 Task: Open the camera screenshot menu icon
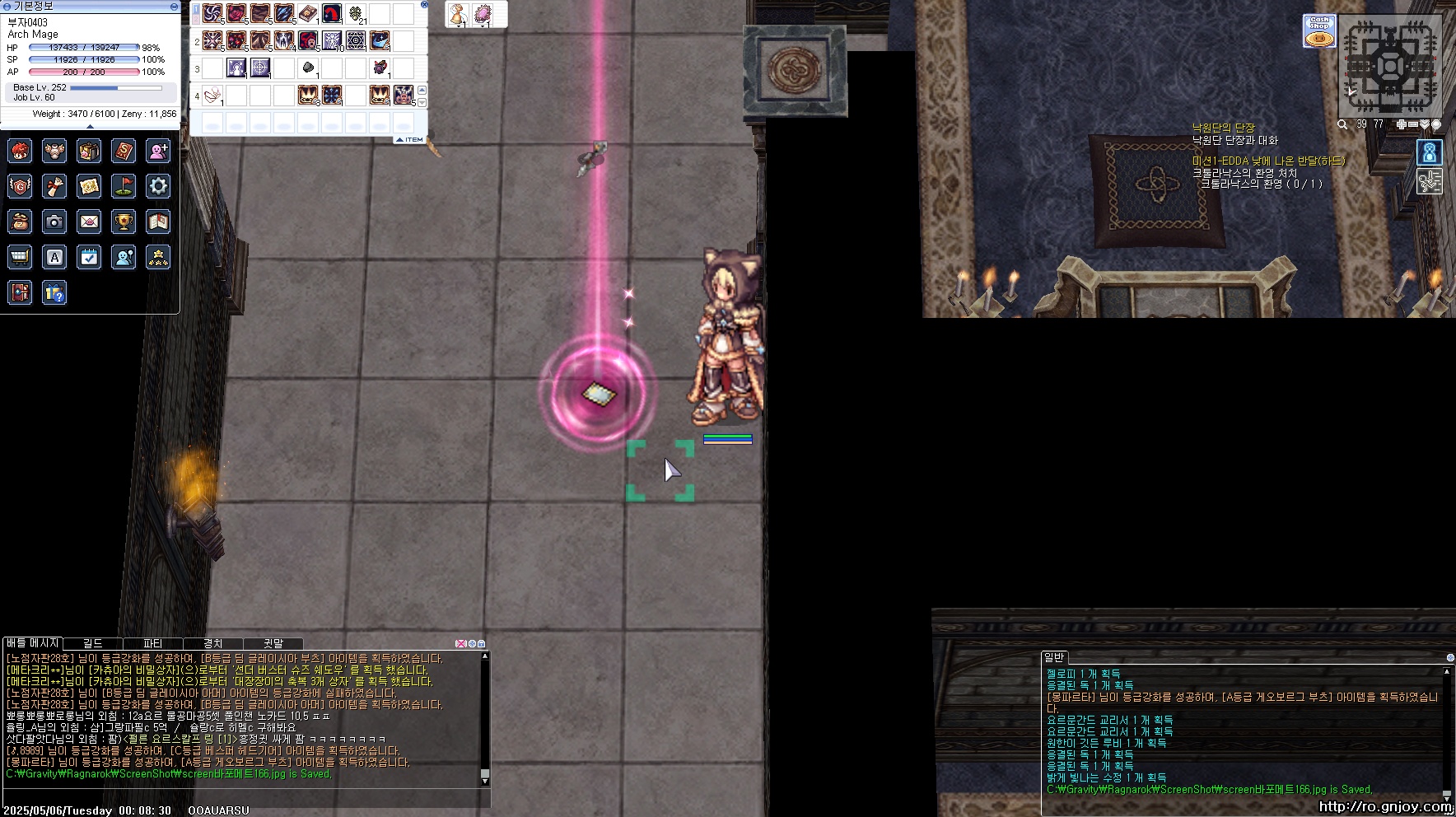tap(54, 222)
